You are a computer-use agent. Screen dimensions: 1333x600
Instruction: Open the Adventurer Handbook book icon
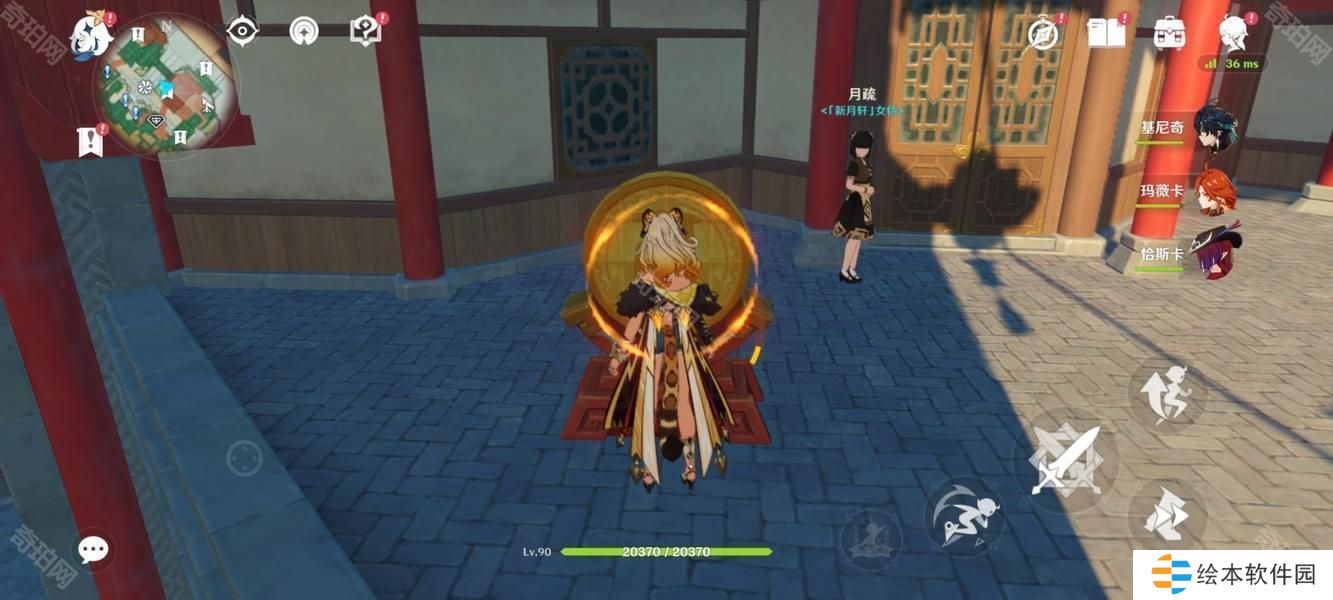(x=1106, y=33)
